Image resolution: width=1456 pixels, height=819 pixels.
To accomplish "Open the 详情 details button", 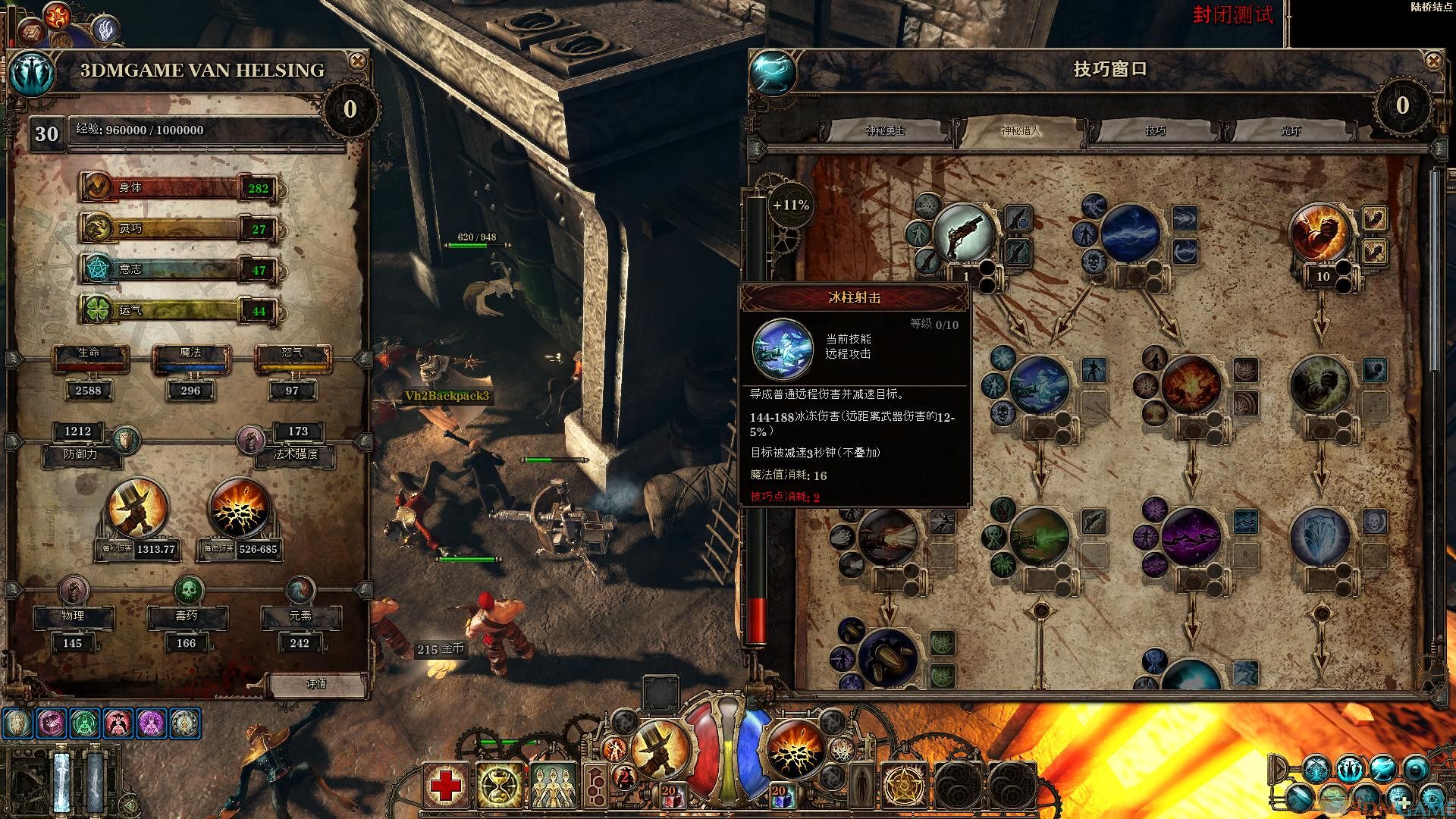I will coord(316,683).
